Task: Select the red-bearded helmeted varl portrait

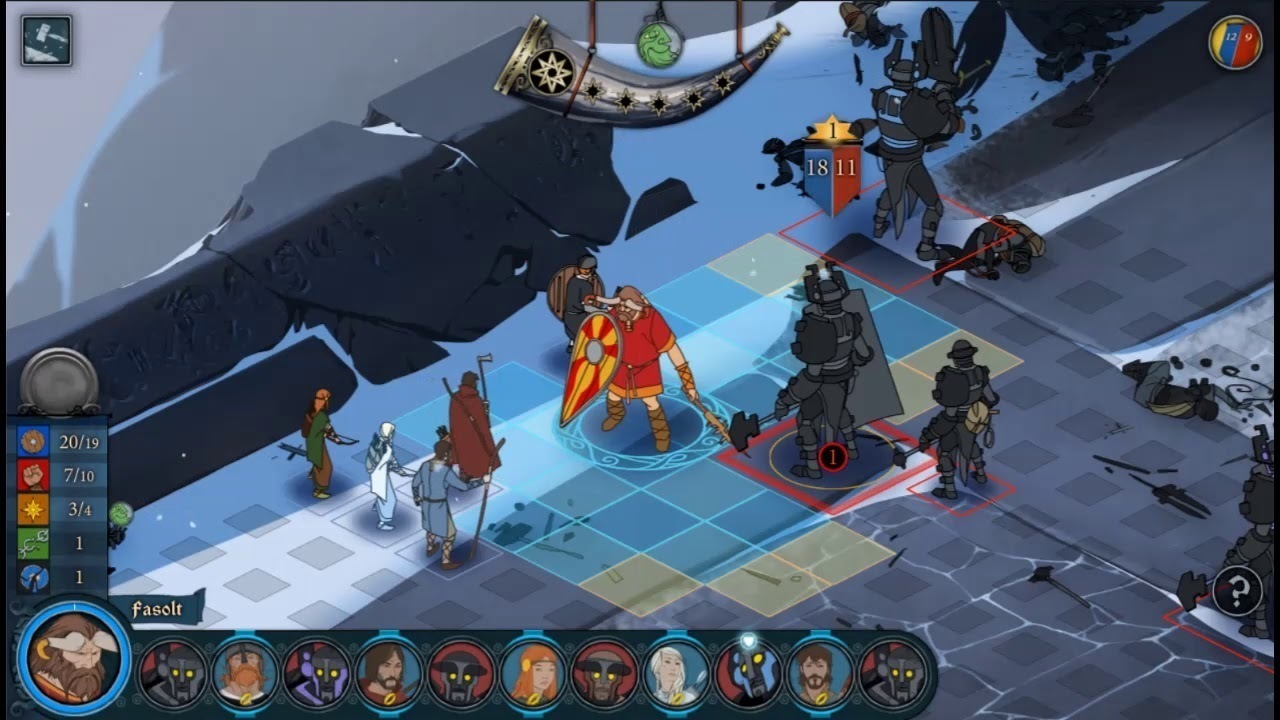Action: coord(245,673)
